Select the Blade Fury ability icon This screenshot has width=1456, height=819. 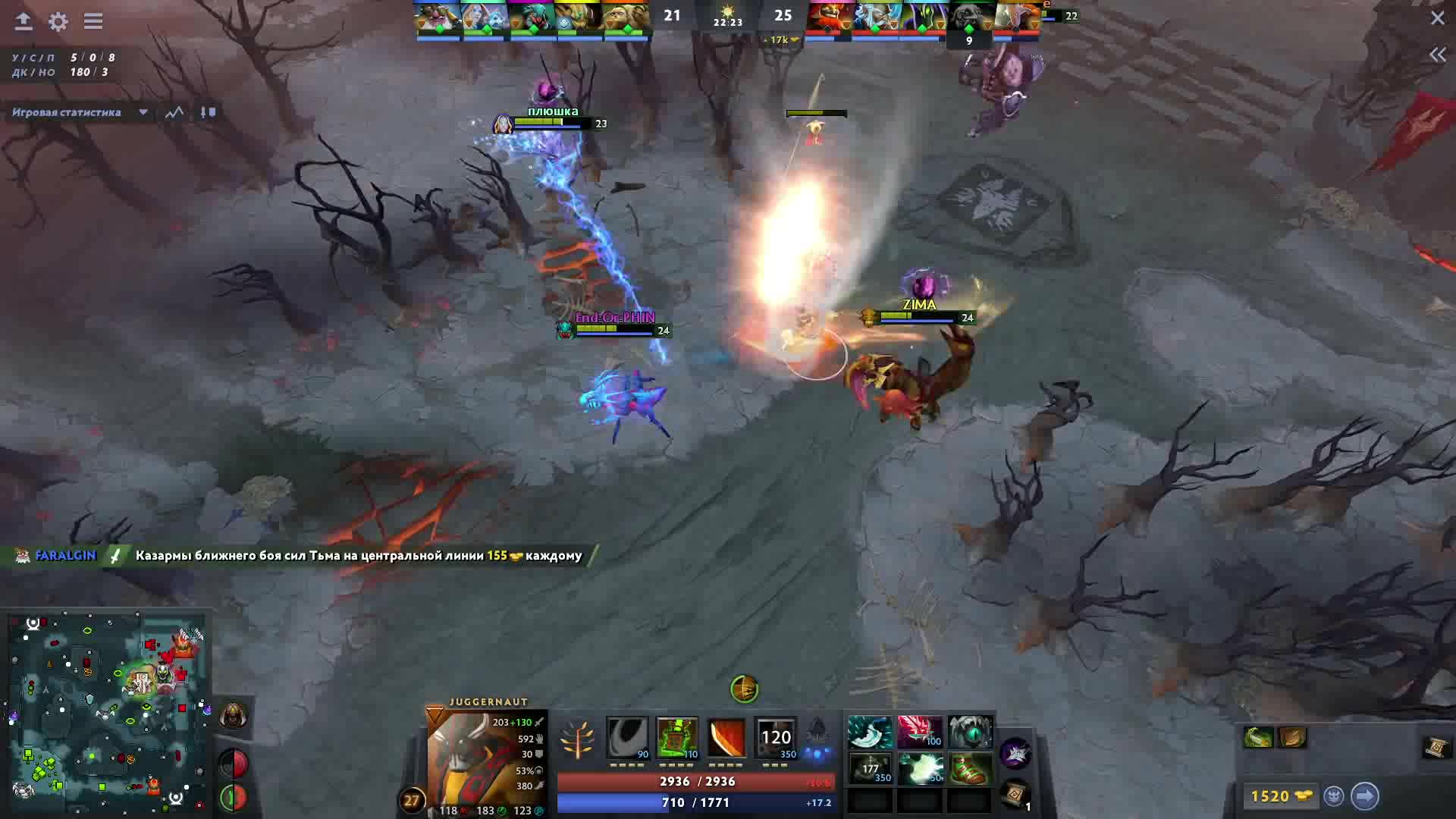627,737
